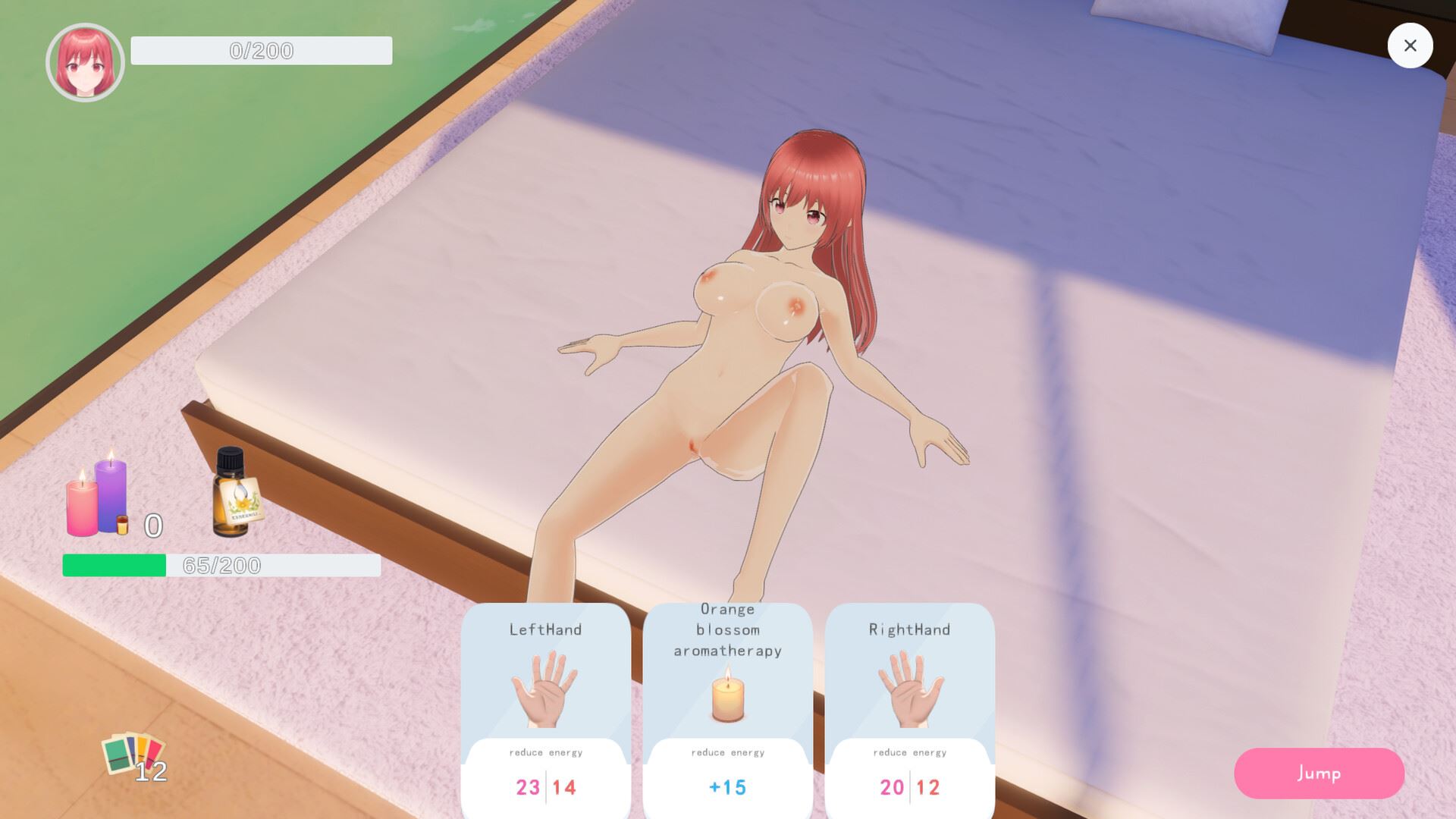Choose the RightHand card
This screenshot has height=819, width=1456.
909,705
